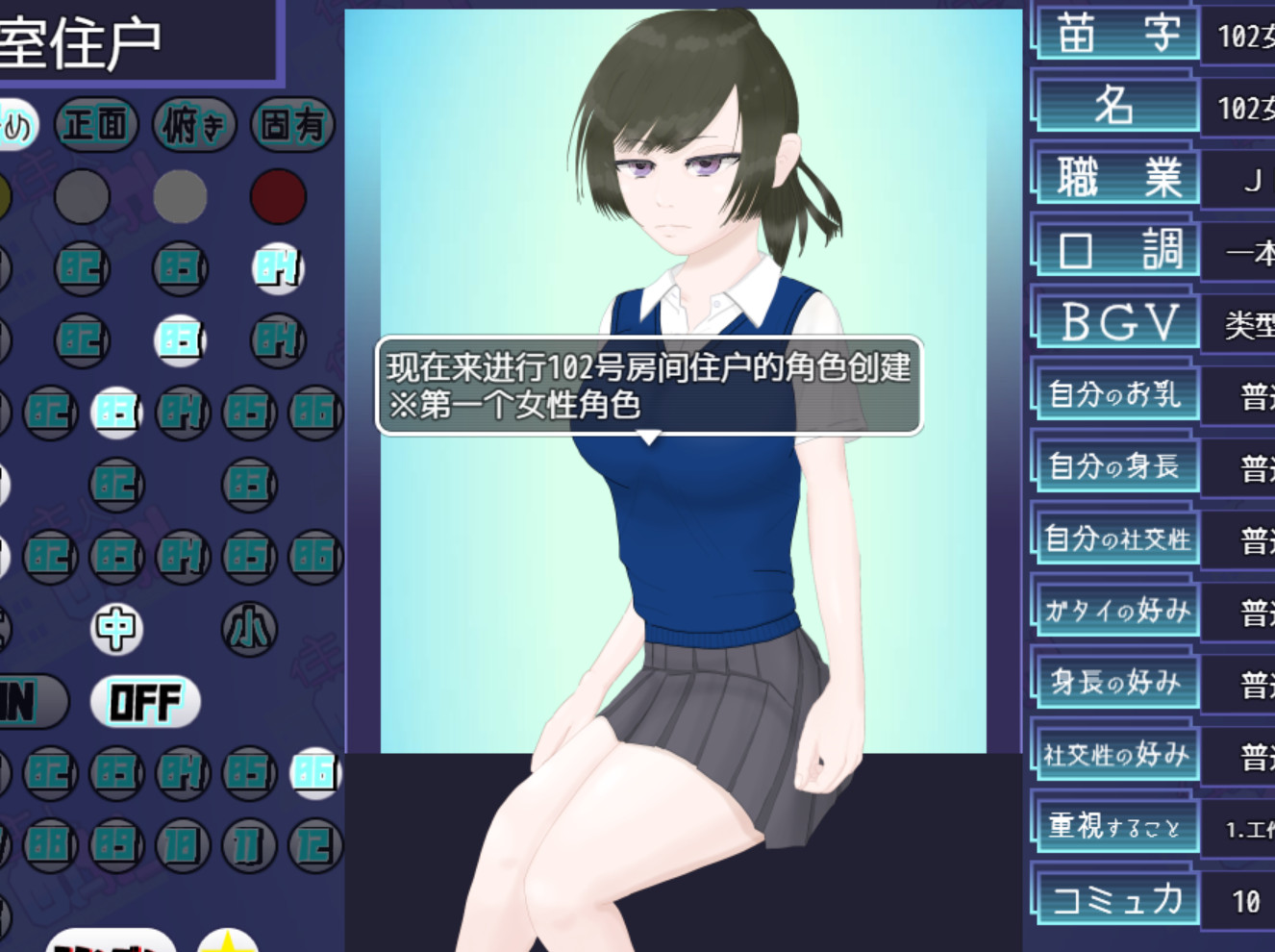
Task: Advance the 102号房间 dialogue box
Action: click(649, 386)
